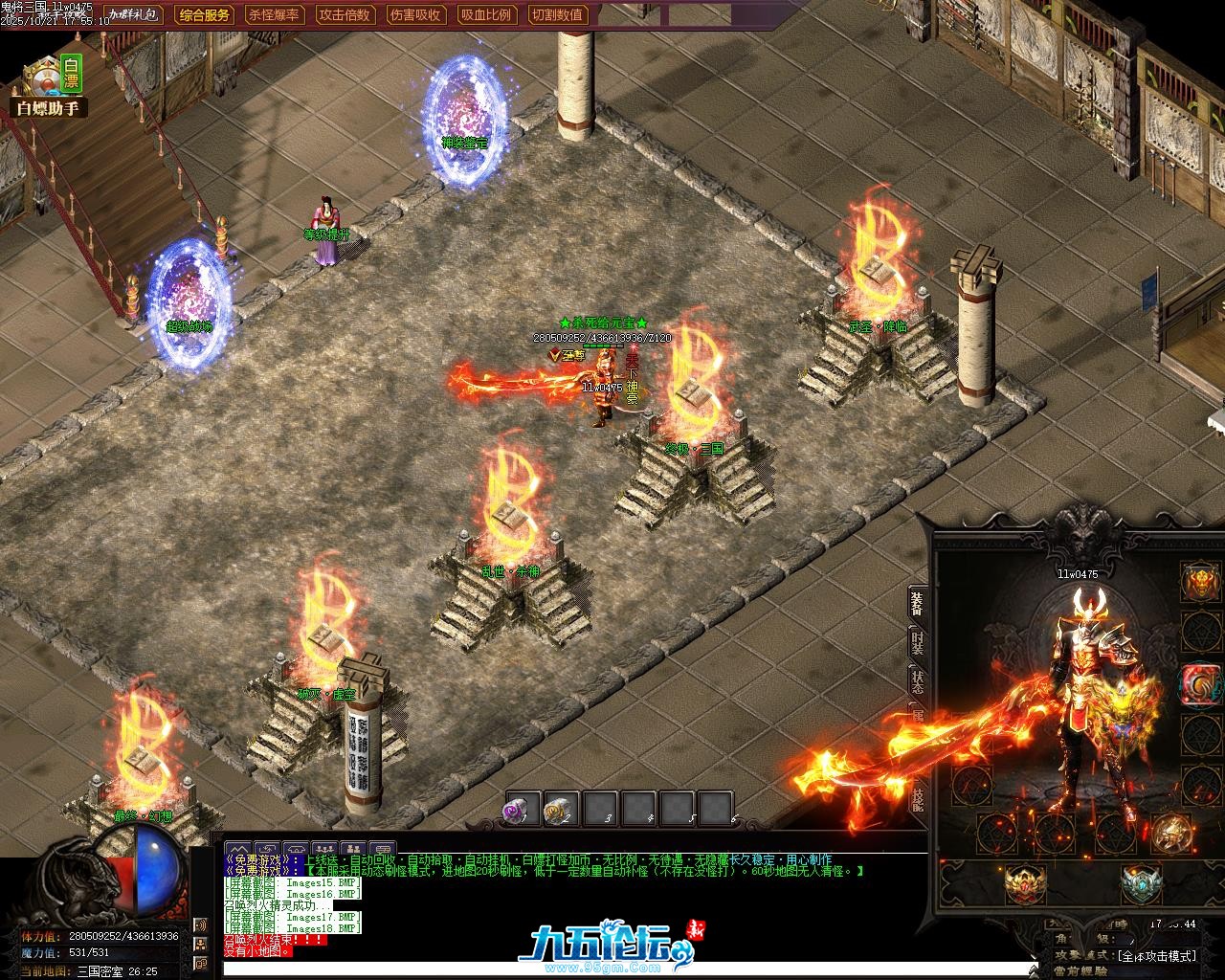Choose the 切割数值 cutting value button
This screenshot has width=1225, height=980.
[x=557, y=14]
